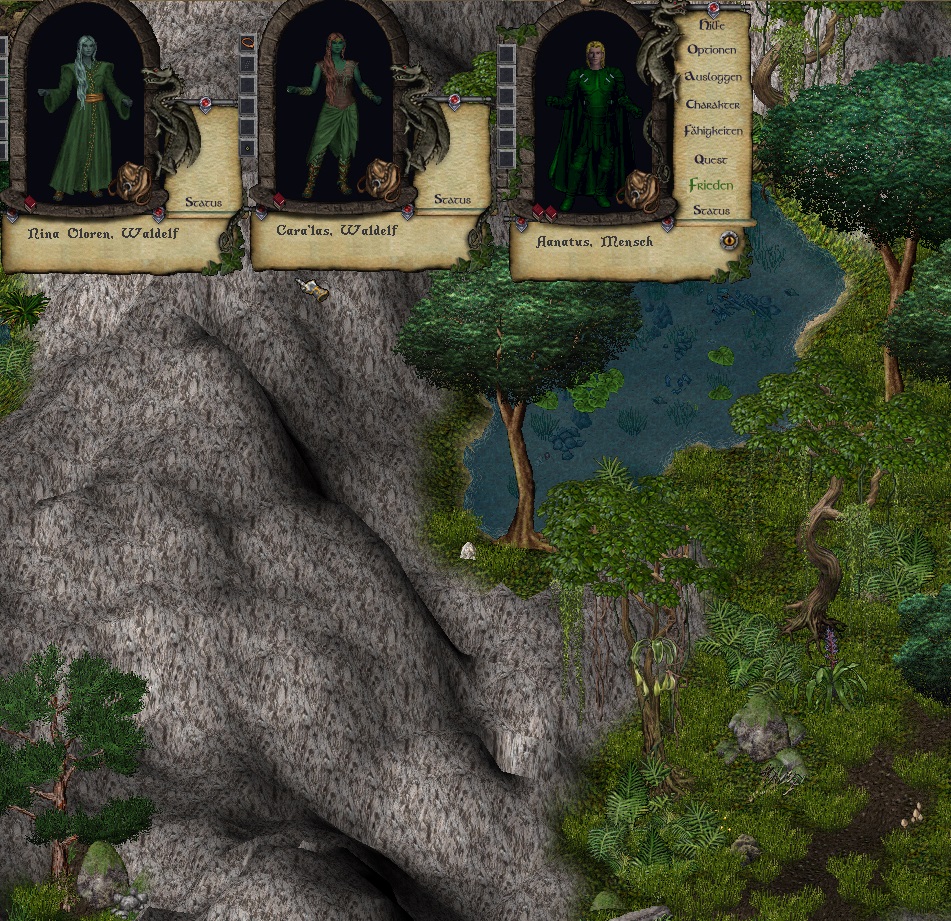The height and width of the screenshot is (921, 951).
Task: Click Ausloggen to log out
Action: 712,77
